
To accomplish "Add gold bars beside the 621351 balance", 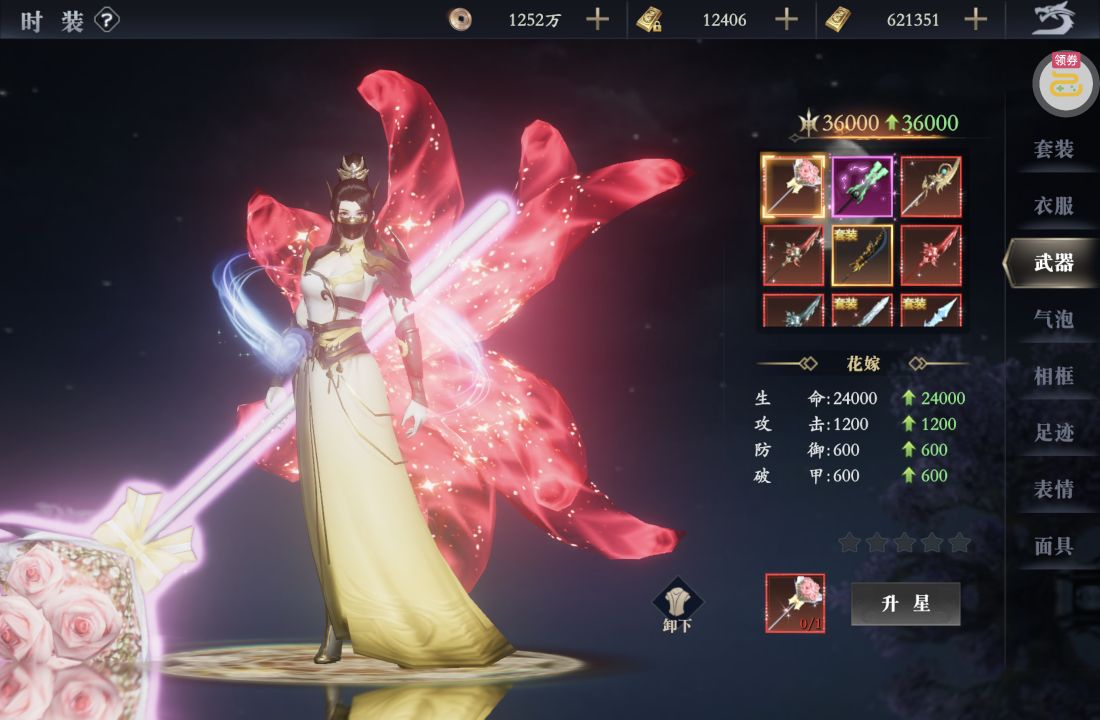I will coord(976,19).
